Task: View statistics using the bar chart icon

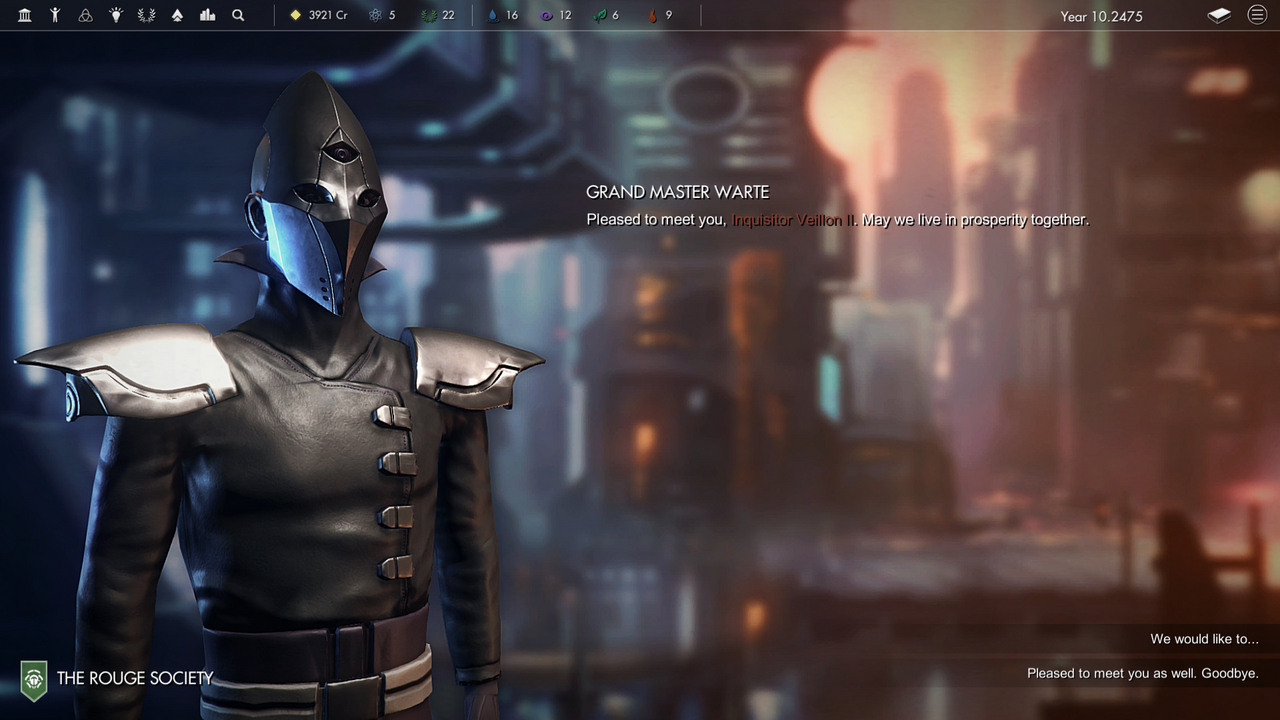Action: coord(207,15)
